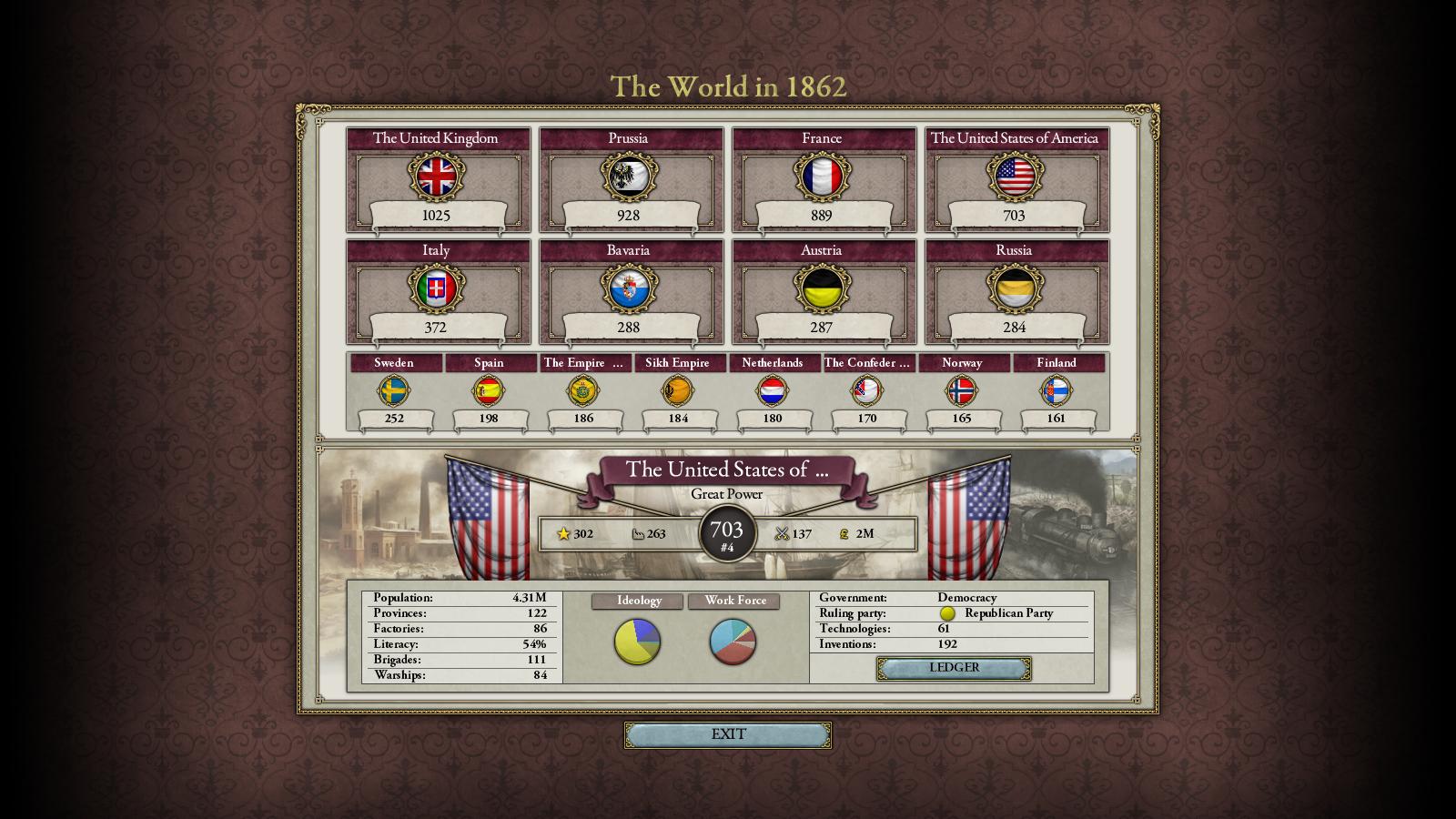
Task: Select The United Kingdom flag
Action: [437, 177]
